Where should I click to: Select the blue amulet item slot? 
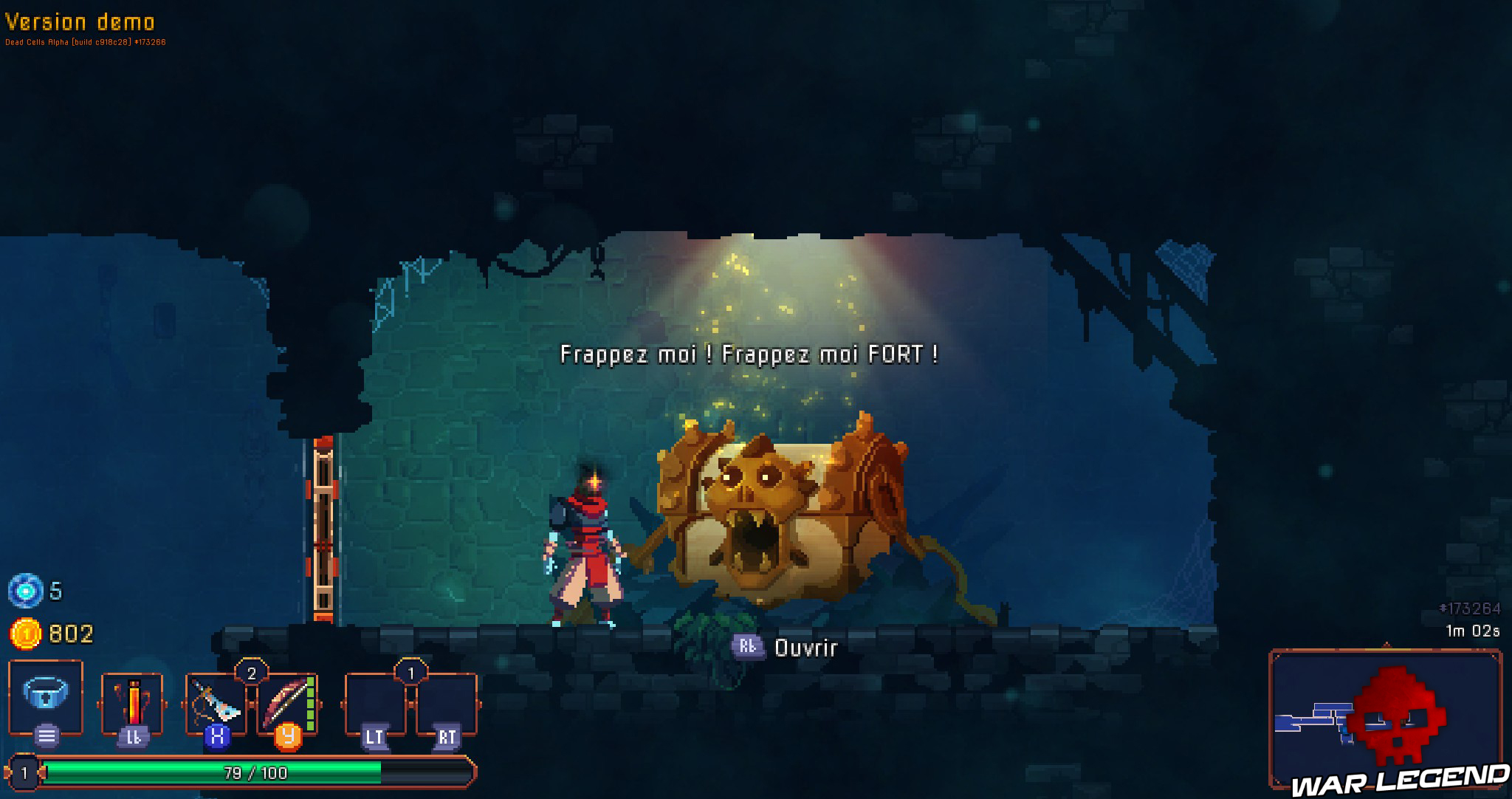click(44, 695)
